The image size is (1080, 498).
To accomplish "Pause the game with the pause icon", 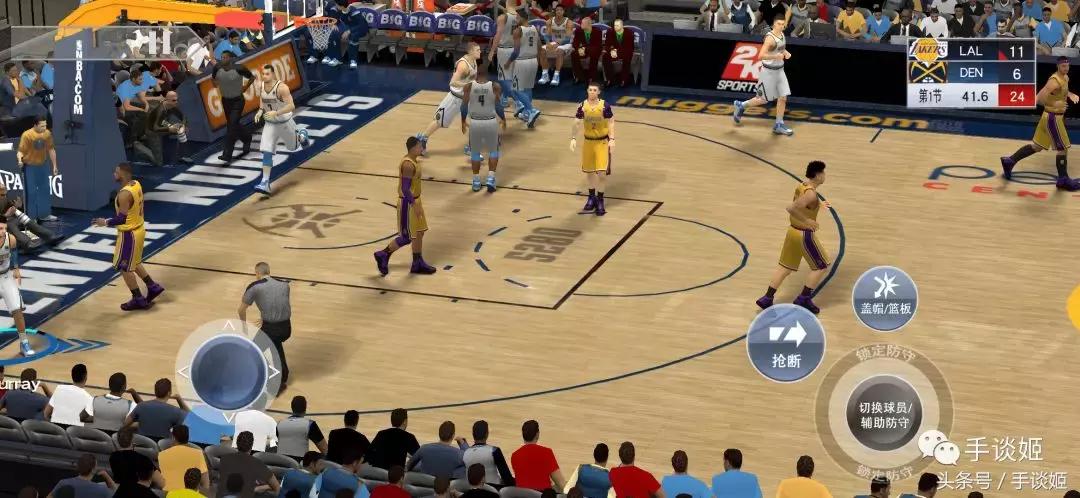I will [160, 42].
